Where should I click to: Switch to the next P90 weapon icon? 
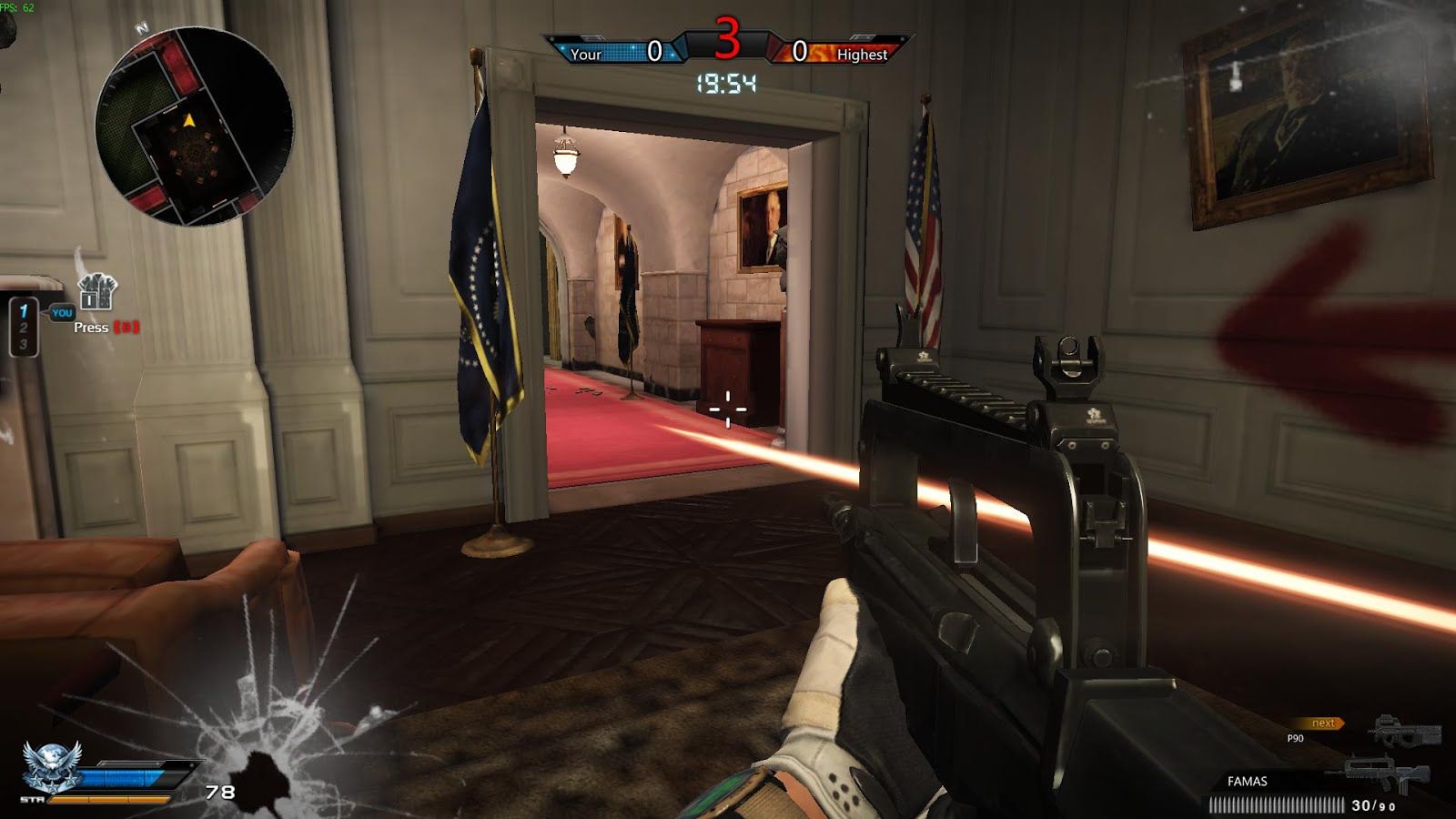(x=1406, y=732)
